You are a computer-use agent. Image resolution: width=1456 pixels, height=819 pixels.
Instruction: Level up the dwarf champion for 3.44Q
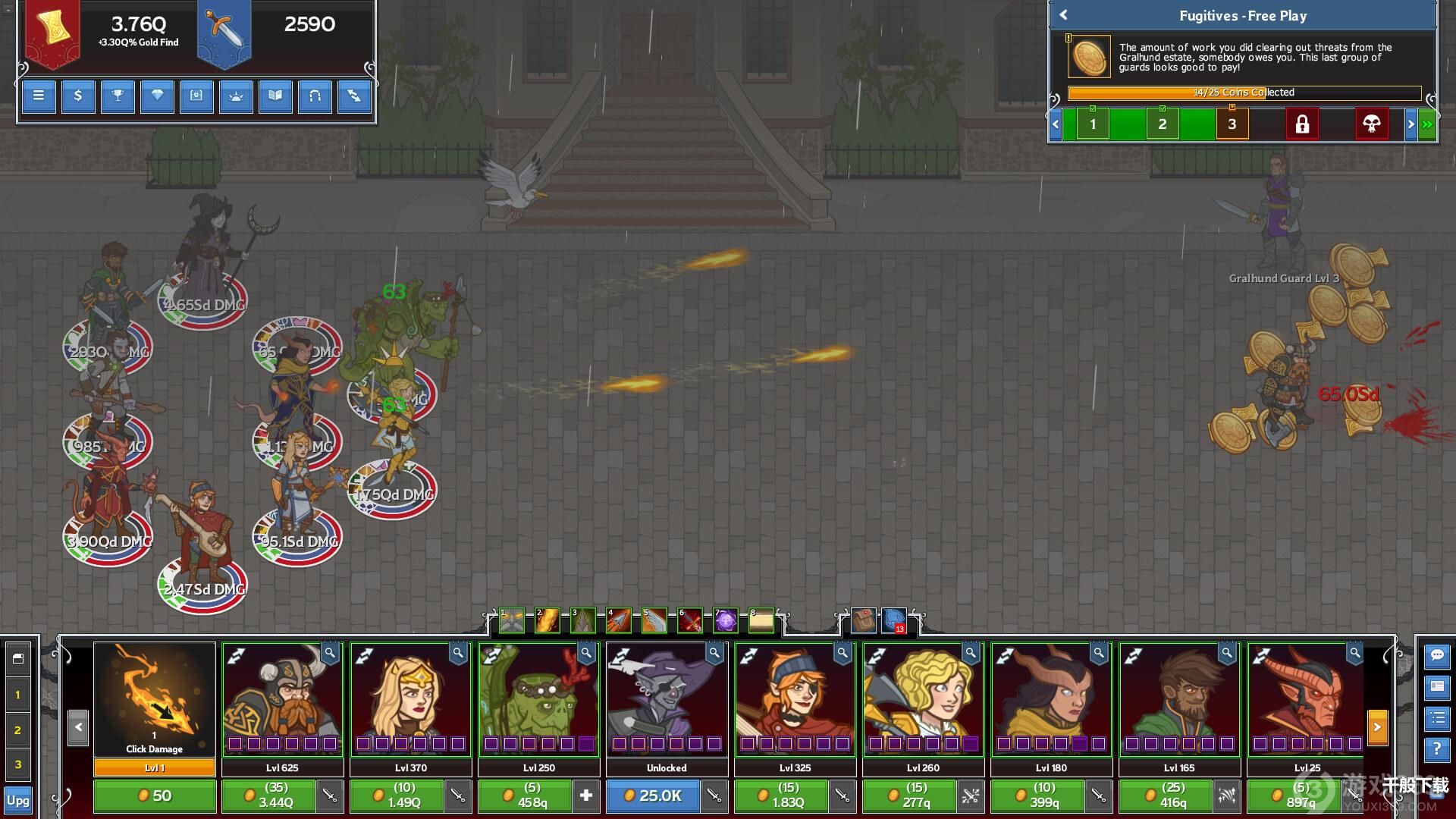pyautogui.click(x=268, y=795)
